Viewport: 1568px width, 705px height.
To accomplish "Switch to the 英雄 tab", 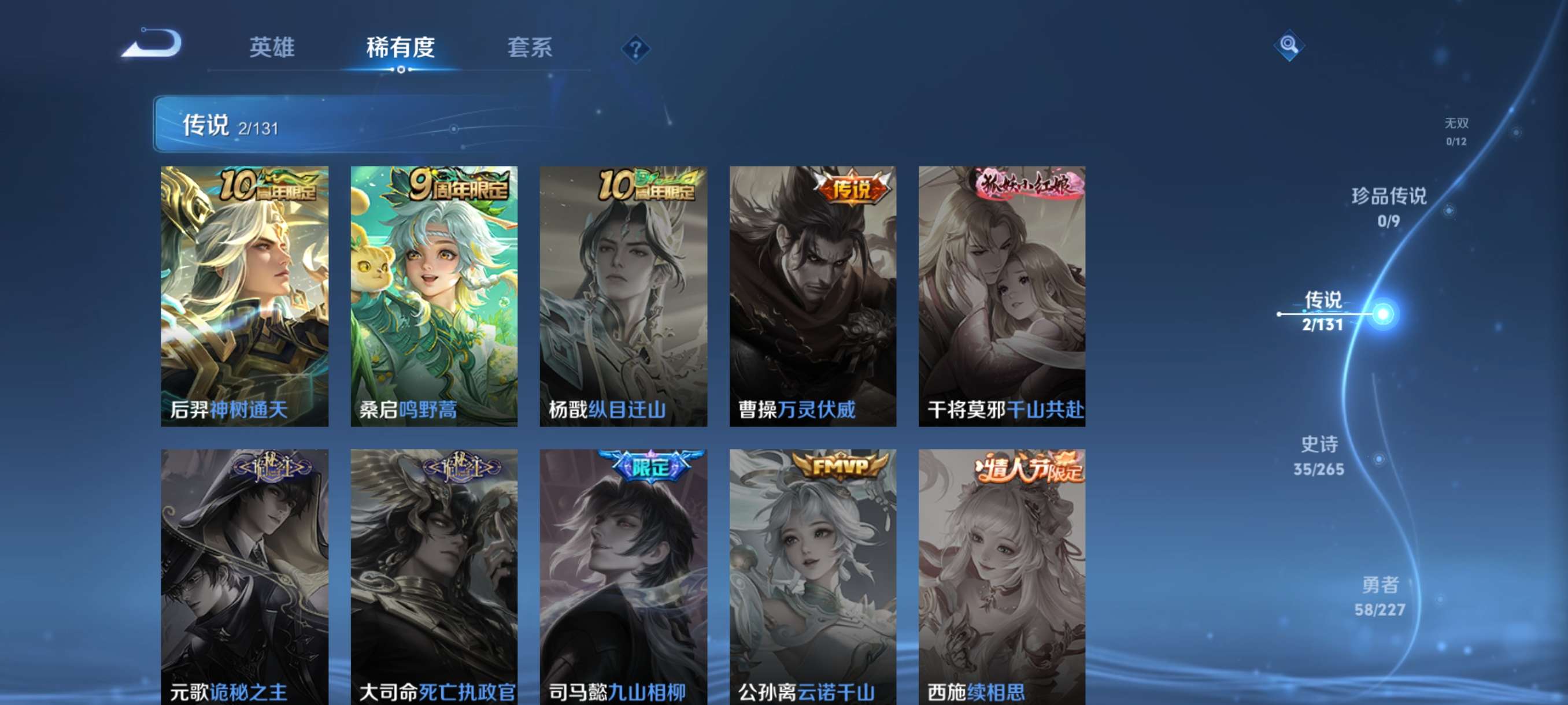I will (272, 49).
